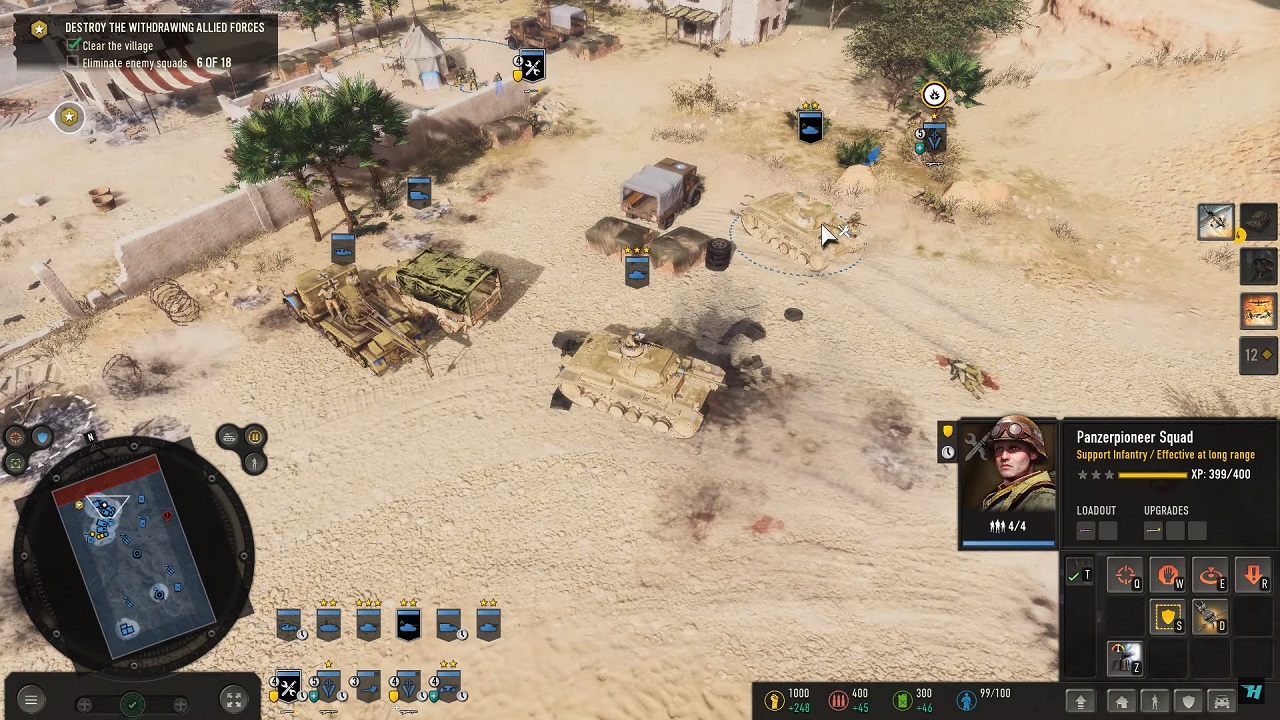
Task: Open the Panzerpioneer construction menu icon
Action: click(1125, 659)
